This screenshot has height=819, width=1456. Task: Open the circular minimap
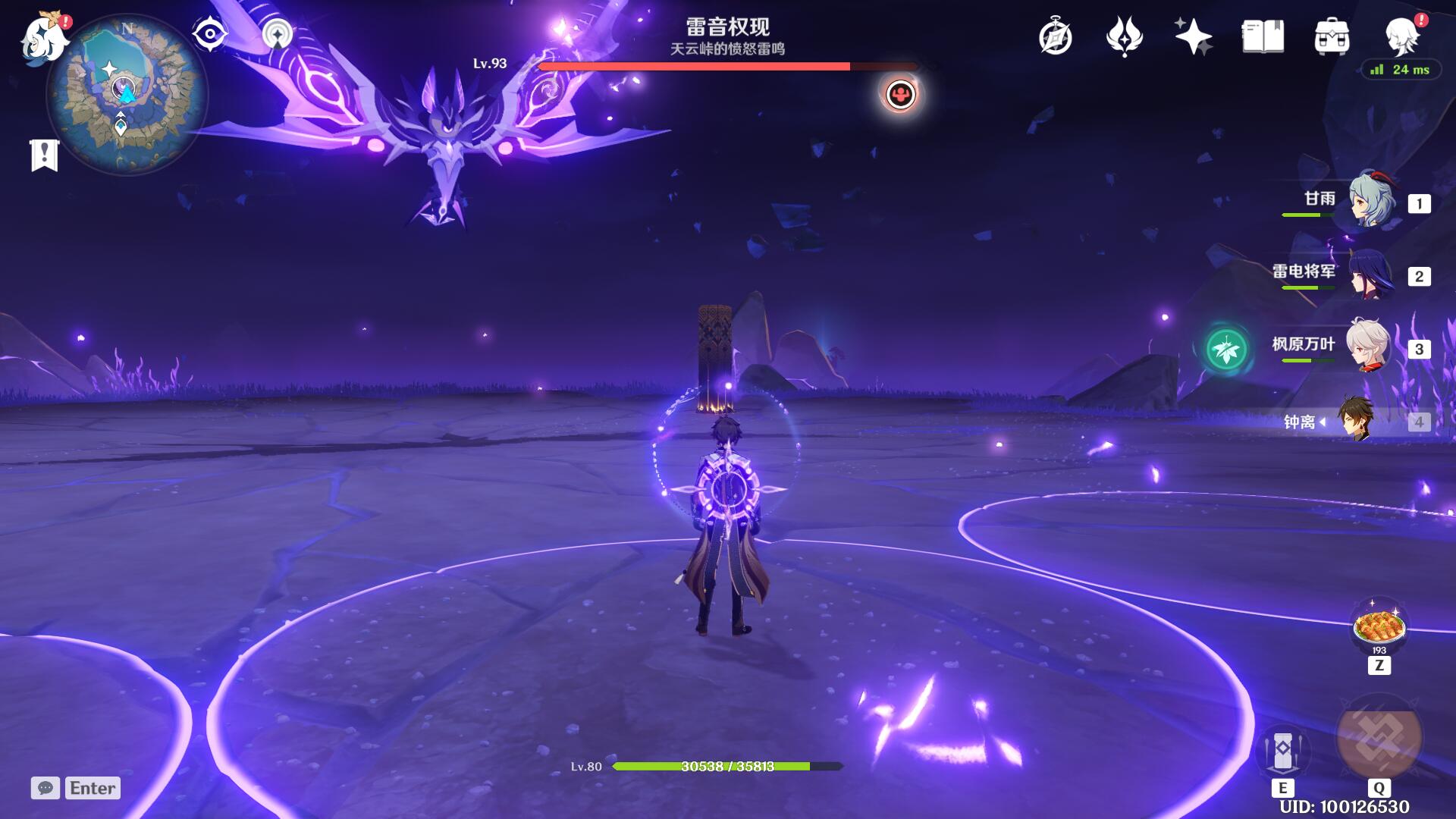(x=127, y=95)
